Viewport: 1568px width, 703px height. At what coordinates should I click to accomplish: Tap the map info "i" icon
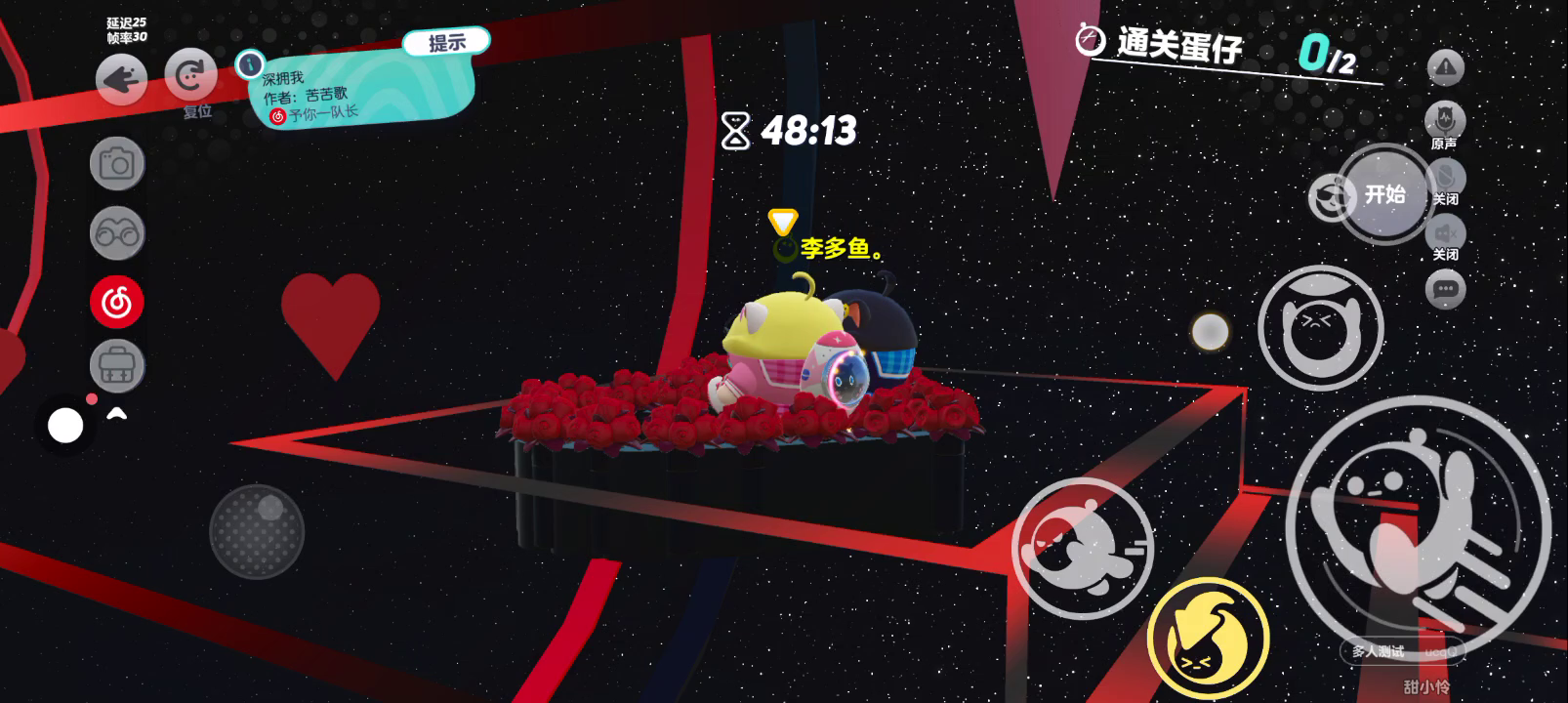click(250, 64)
